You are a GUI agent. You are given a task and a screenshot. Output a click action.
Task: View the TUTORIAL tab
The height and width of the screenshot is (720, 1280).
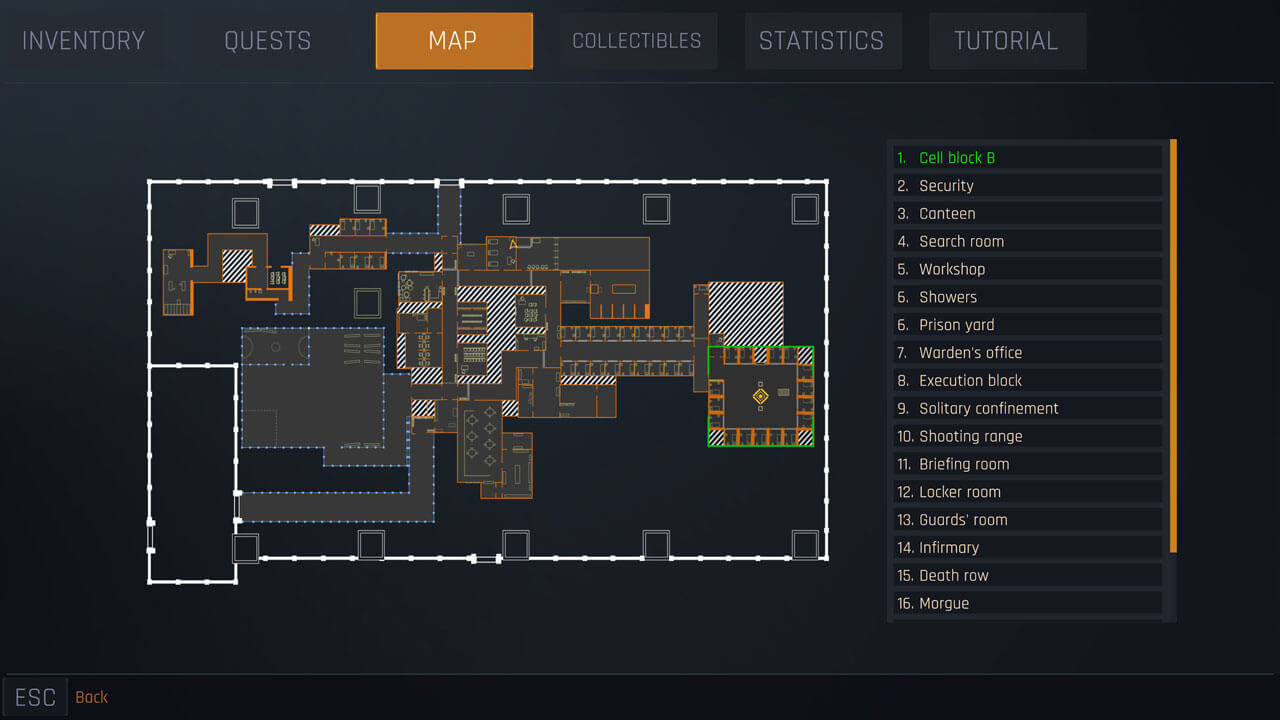coord(1007,40)
